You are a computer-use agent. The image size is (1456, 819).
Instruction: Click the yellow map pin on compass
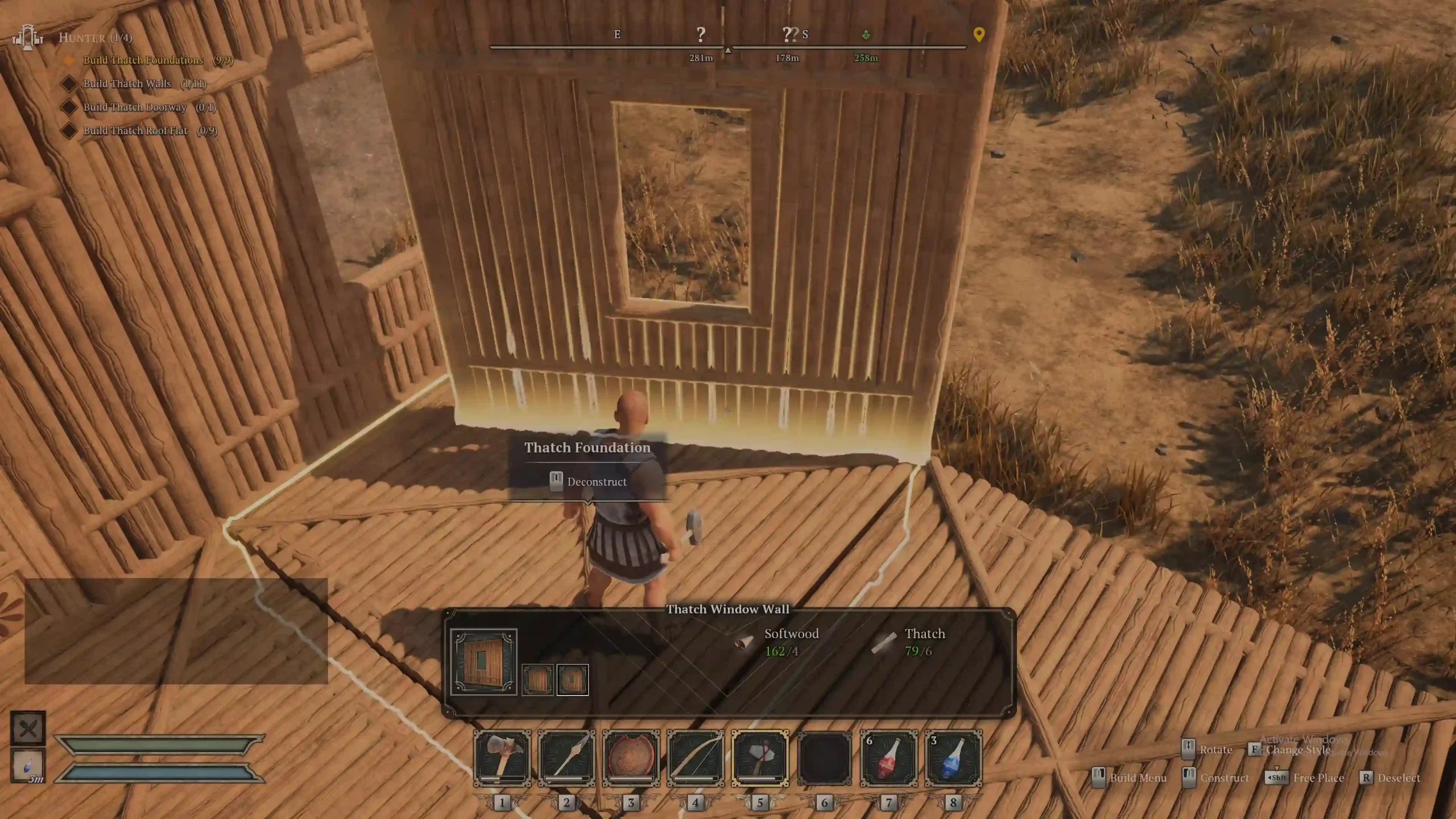point(979,34)
